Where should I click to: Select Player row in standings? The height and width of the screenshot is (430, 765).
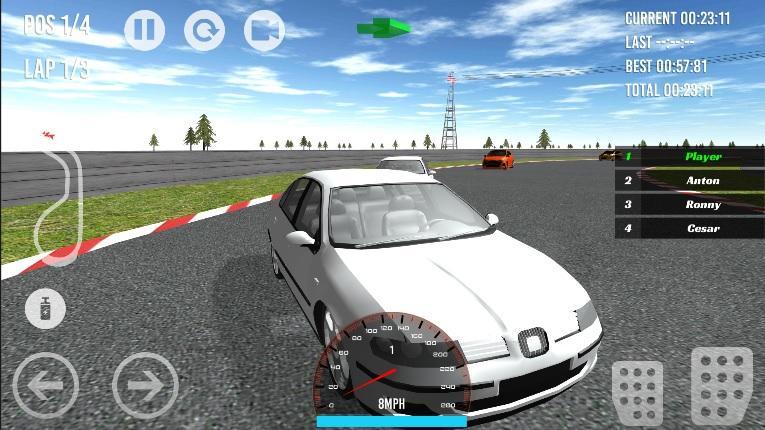pyautogui.click(x=690, y=157)
